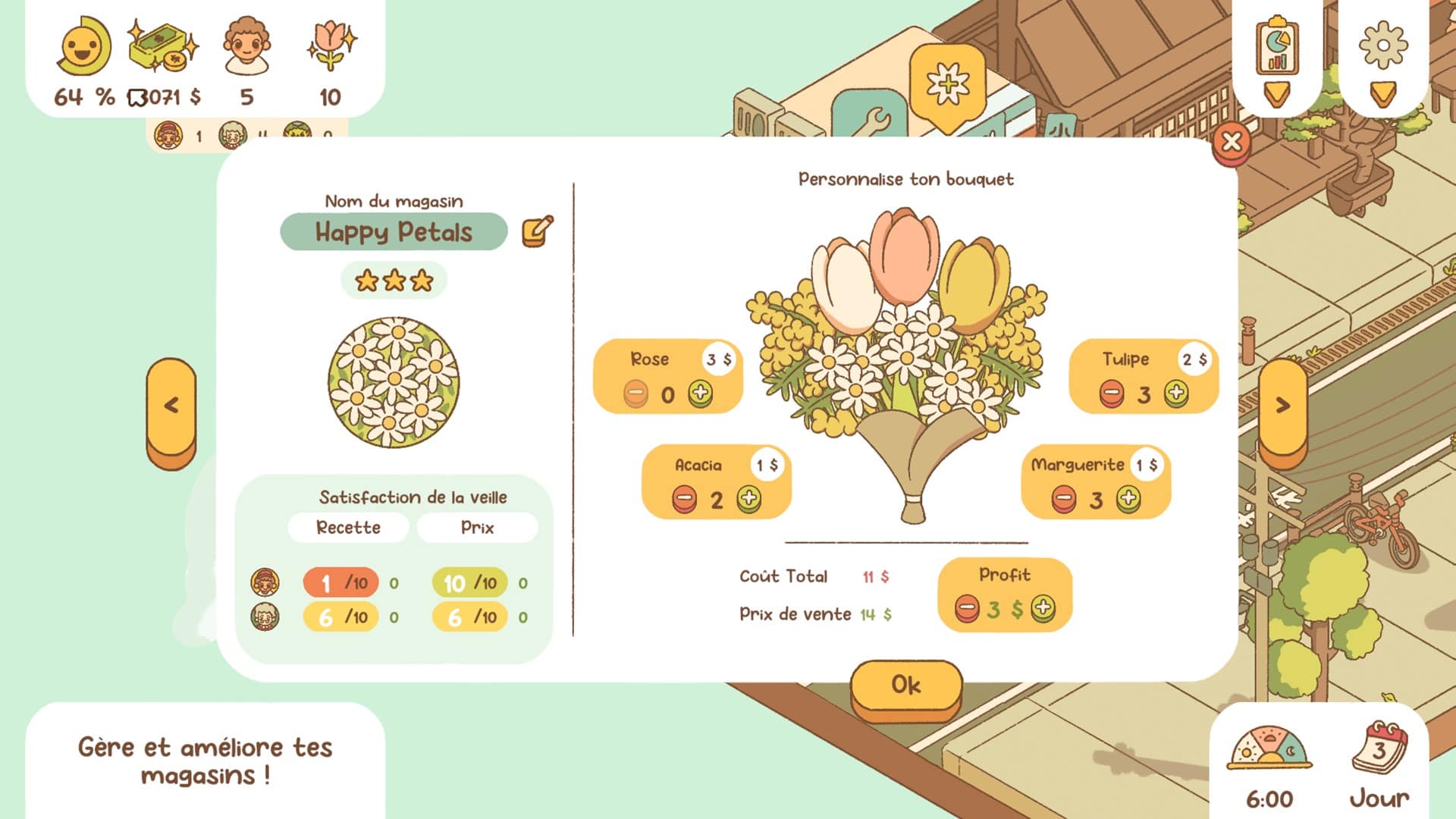Image resolution: width=1456 pixels, height=819 pixels.
Task: Click the daisy shop emblem
Action: coord(394,381)
